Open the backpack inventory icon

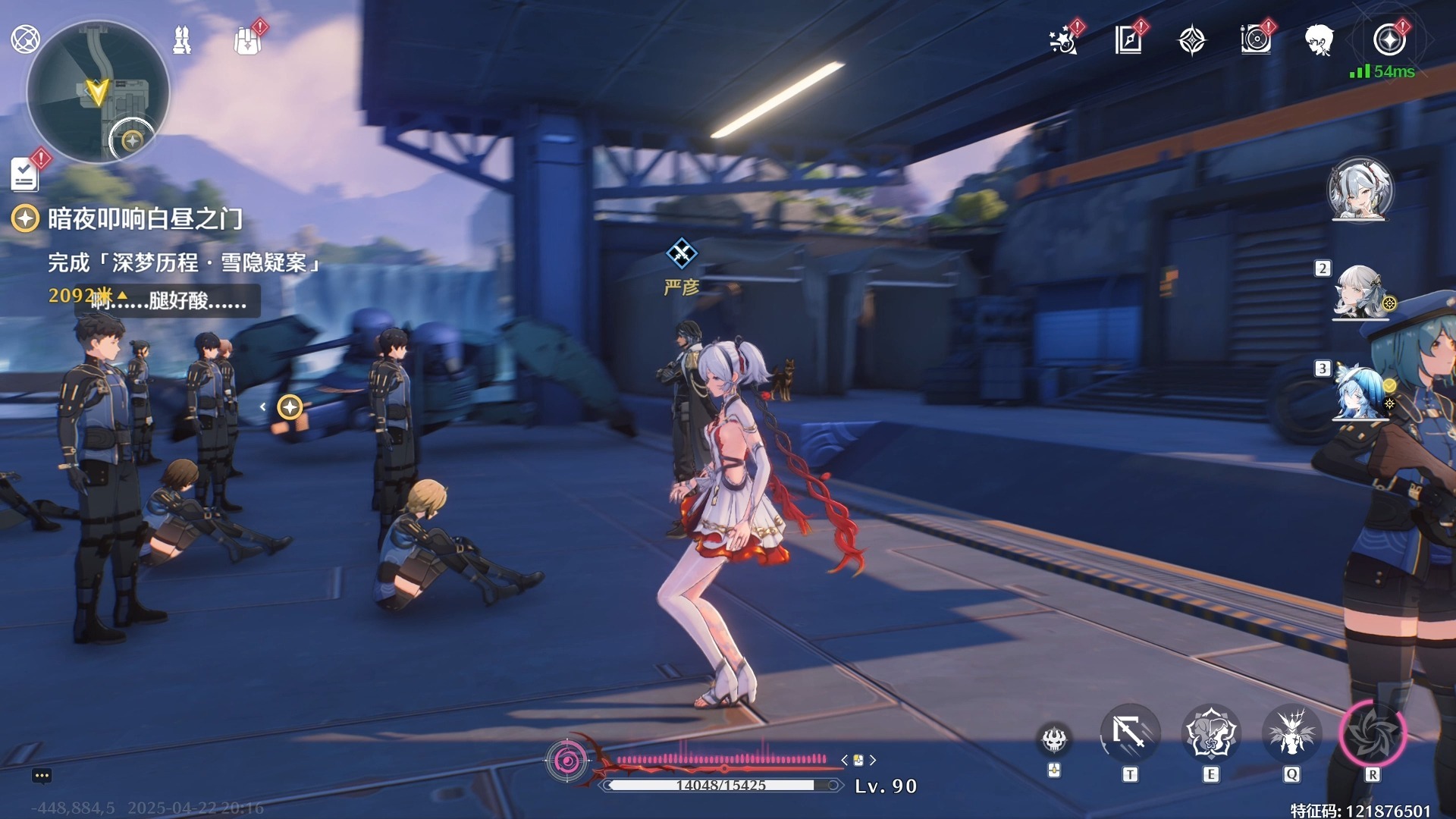click(247, 41)
